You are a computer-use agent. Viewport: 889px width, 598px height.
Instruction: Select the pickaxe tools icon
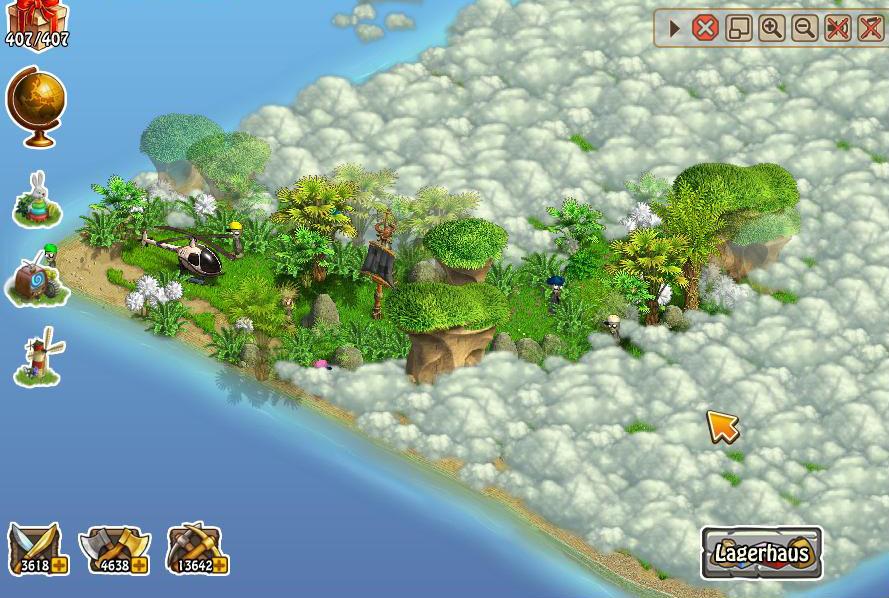(x=197, y=549)
